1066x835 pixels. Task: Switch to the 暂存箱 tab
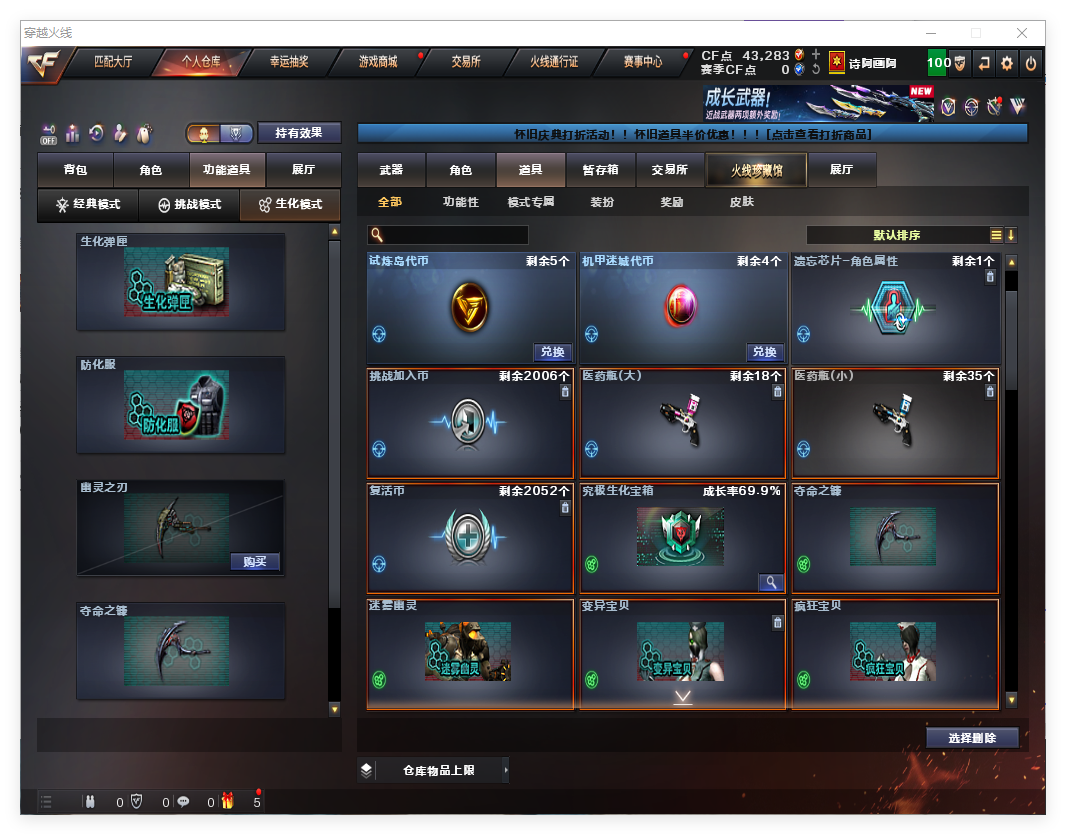point(600,171)
